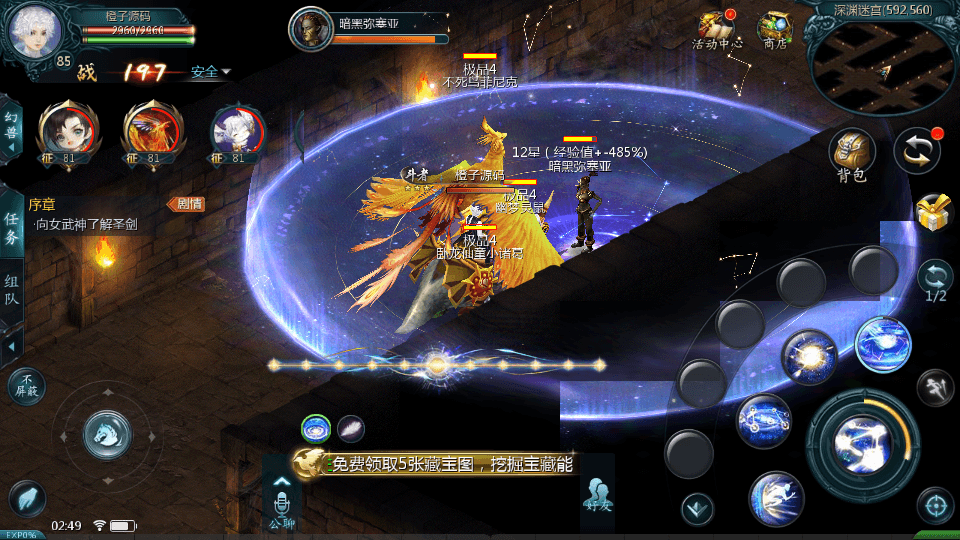Open the 公聊 public voice chat
Viewport: 960px width, 540px height.
(x=282, y=500)
